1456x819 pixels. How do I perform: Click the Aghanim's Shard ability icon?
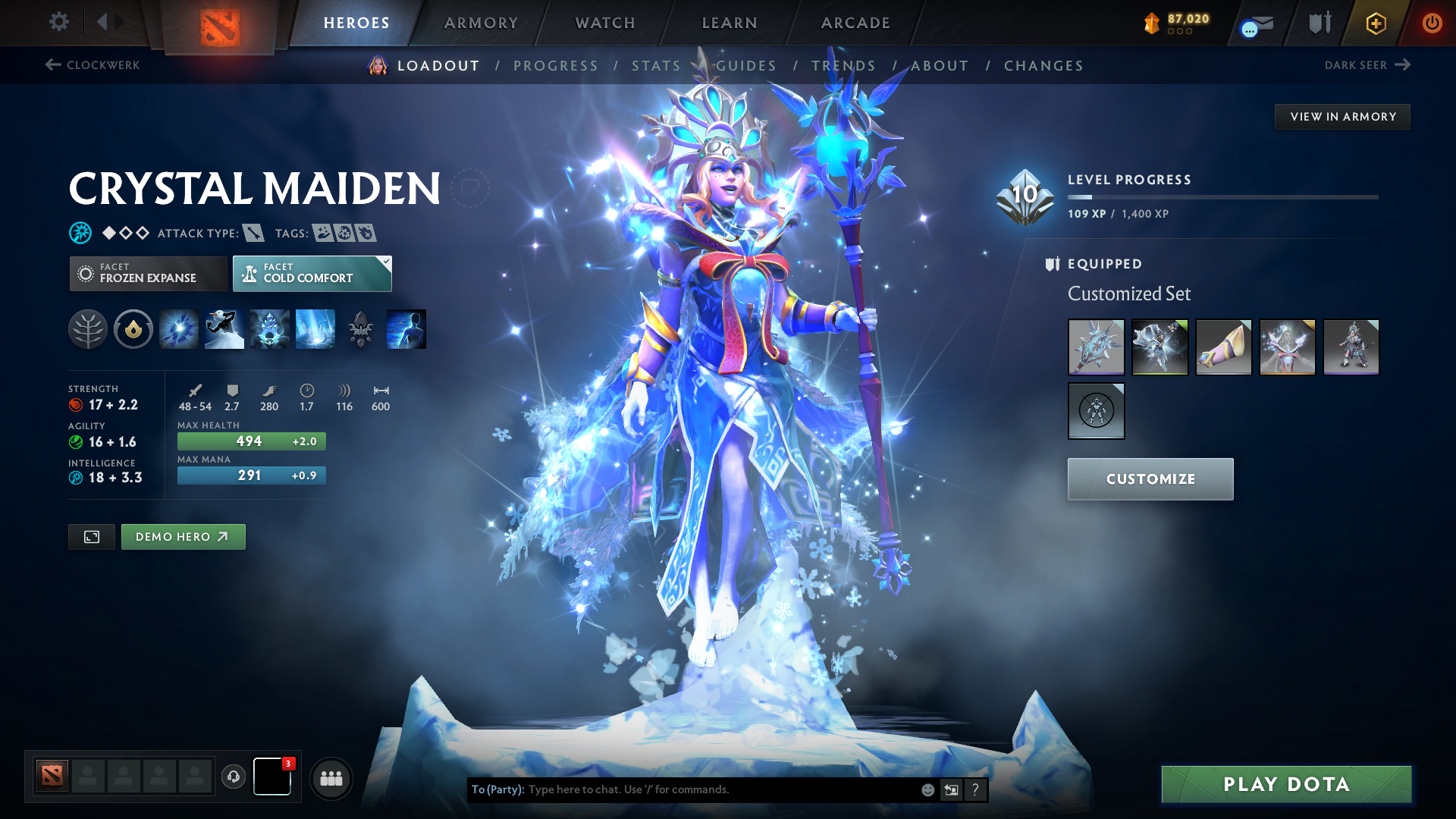(x=360, y=328)
